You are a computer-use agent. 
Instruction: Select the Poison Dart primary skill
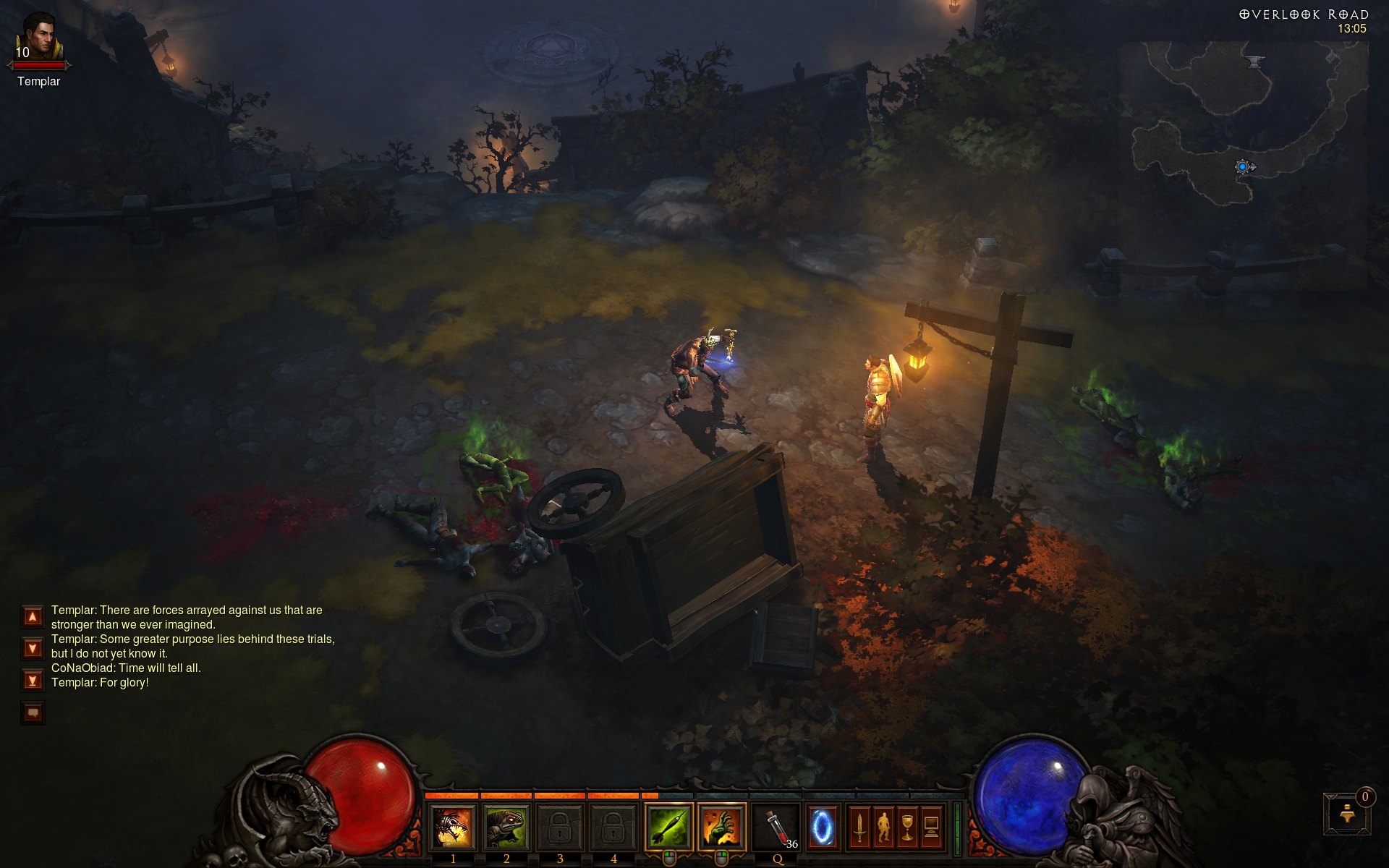pos(668,827)
